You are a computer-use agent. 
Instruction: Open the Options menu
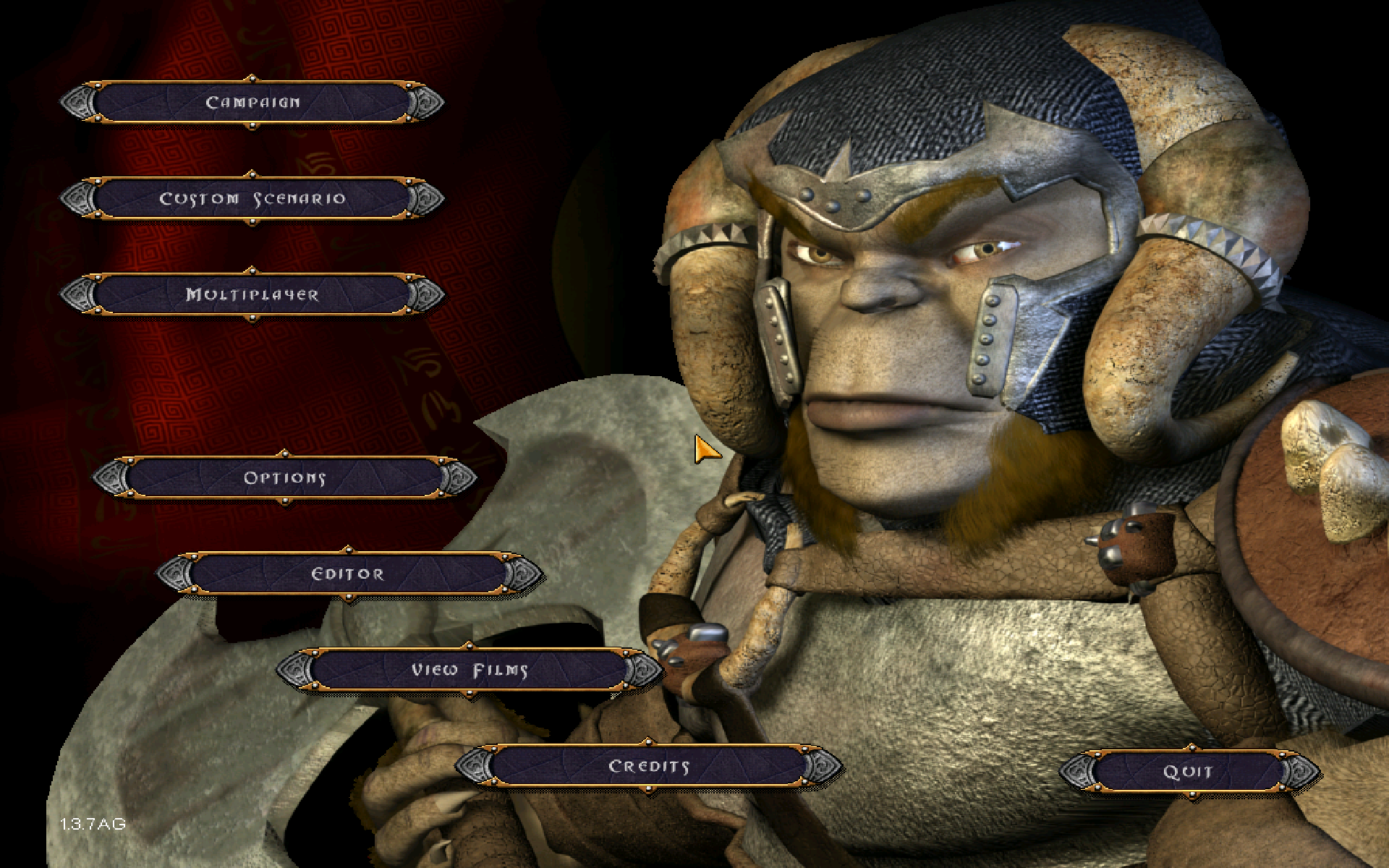[x=284, y=478]
